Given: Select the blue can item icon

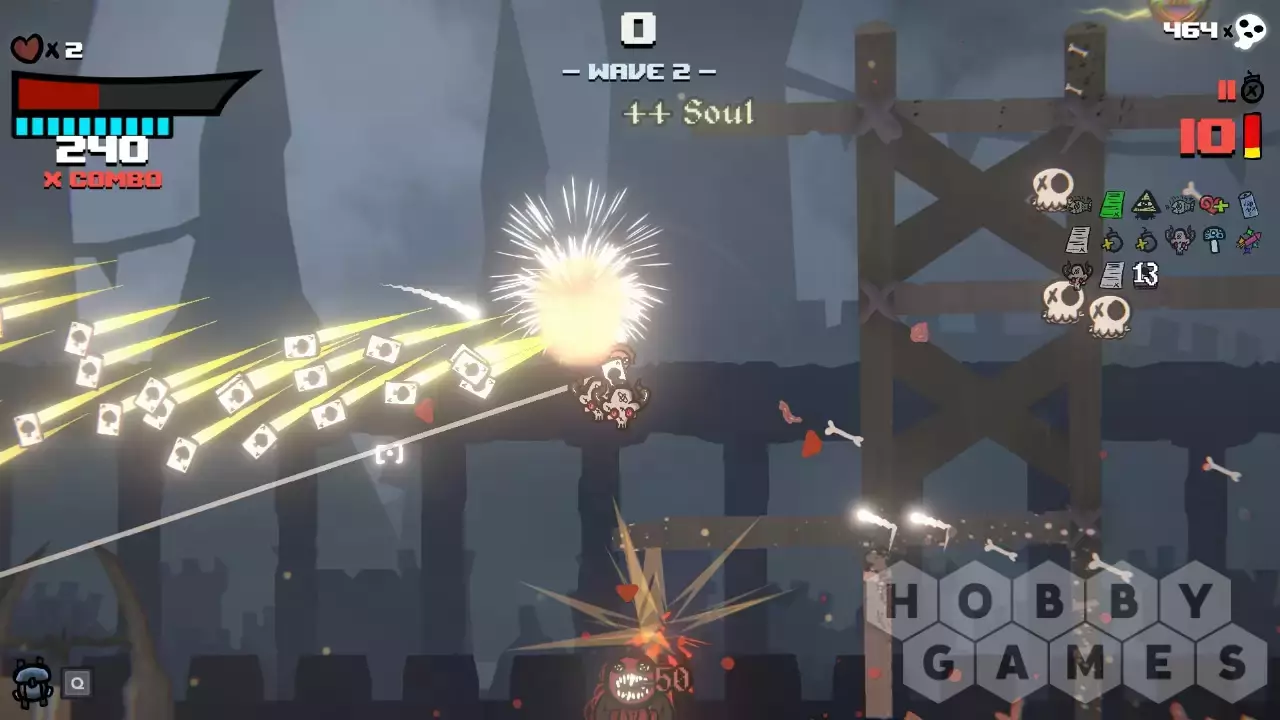Looking at the screenshot, I should point(1248,205).
